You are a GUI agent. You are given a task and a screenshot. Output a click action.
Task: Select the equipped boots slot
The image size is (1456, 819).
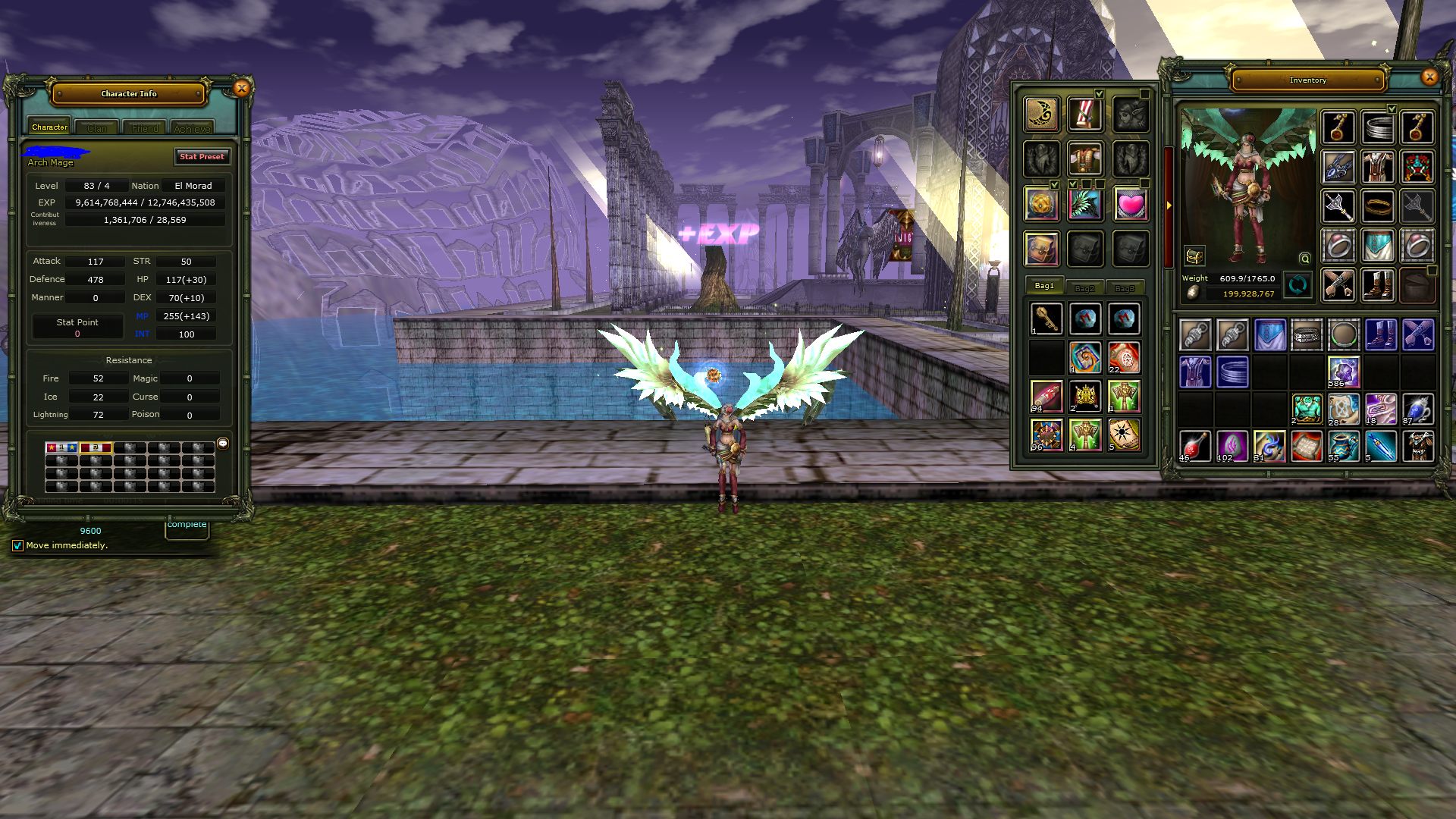point(1377,285)
